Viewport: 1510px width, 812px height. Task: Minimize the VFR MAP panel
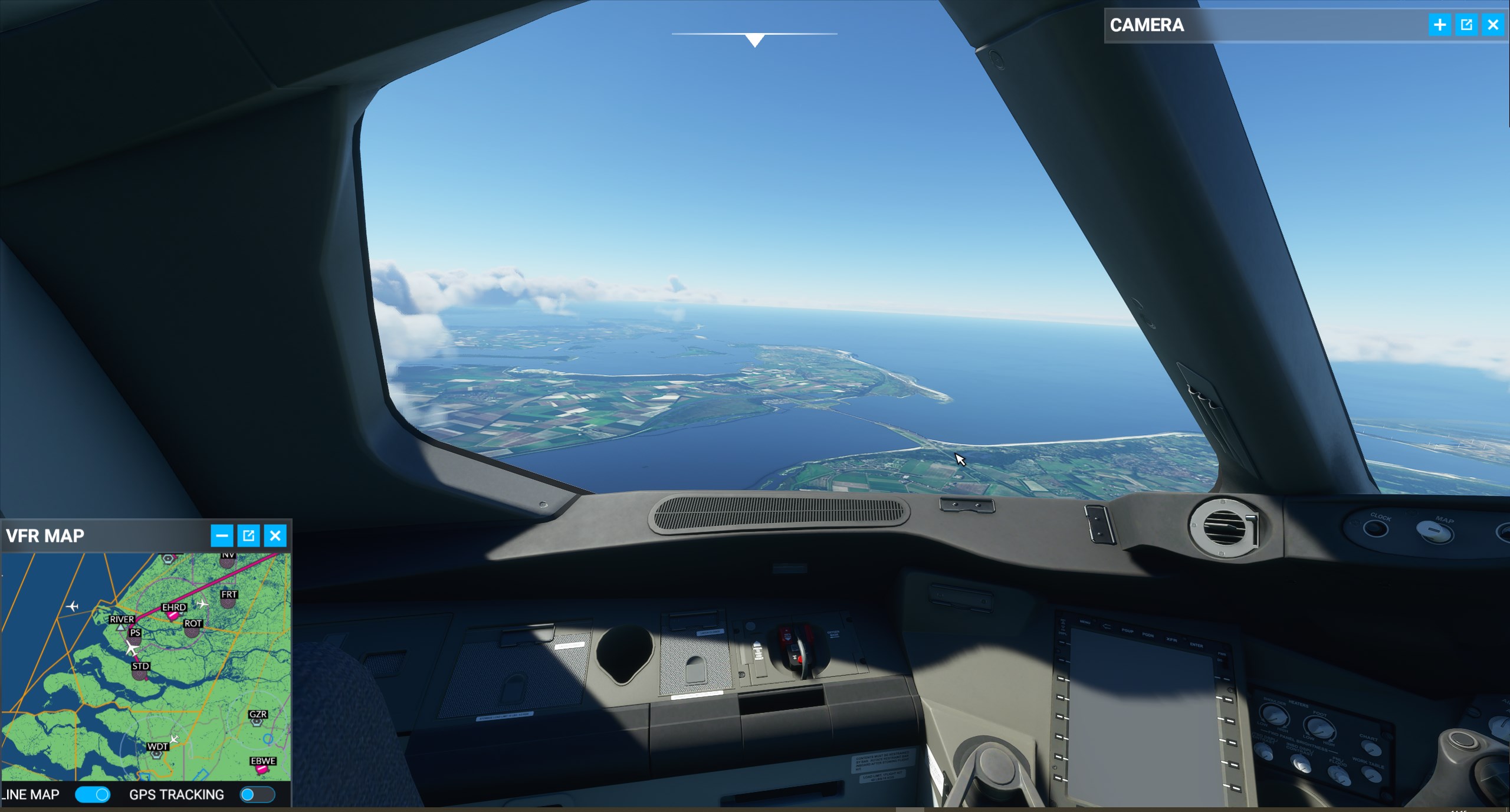(222, 535)
